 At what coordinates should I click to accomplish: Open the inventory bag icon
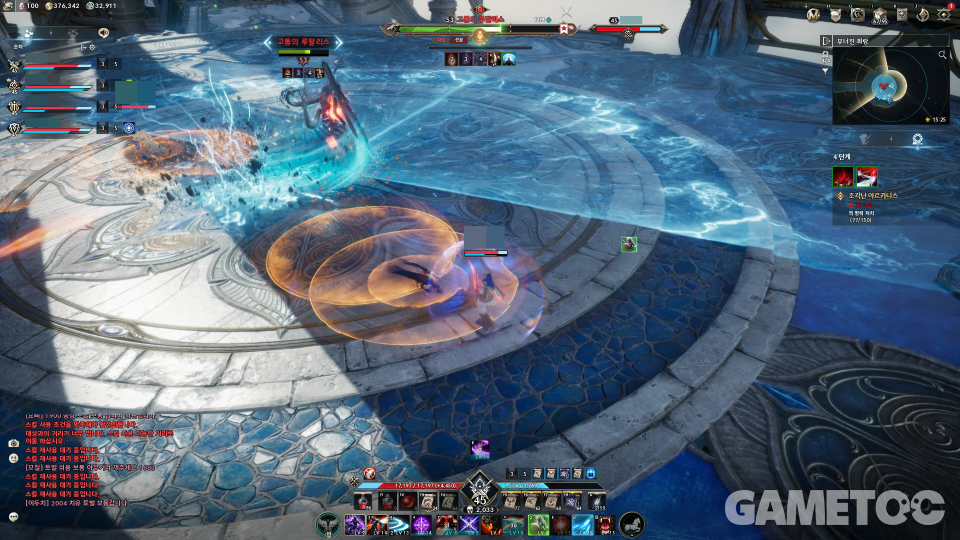pos(879,14)
